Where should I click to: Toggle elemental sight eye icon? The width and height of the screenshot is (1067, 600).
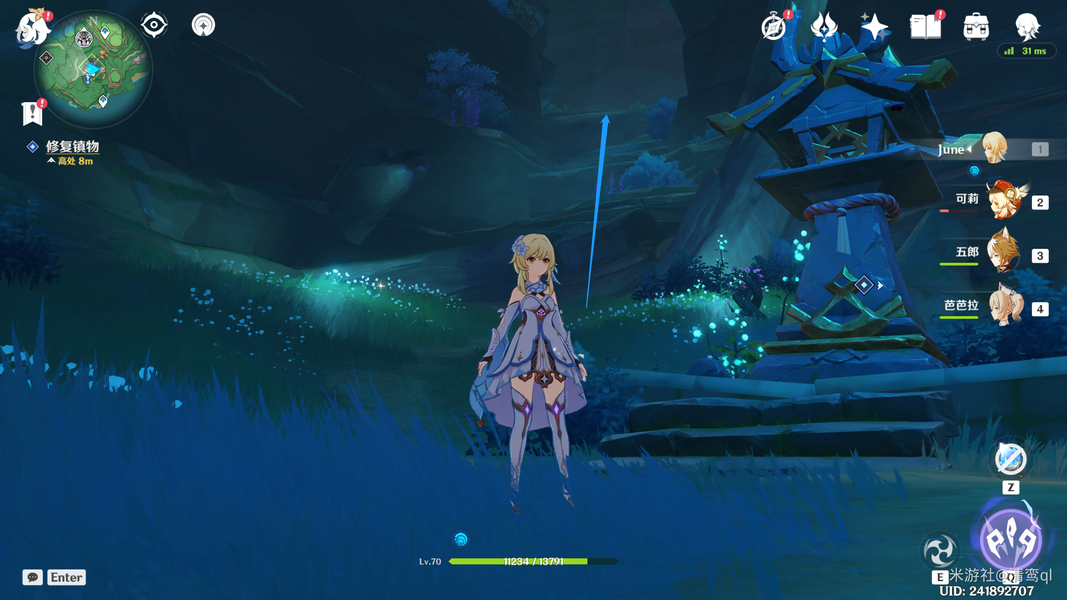click(x=154, y=25)
